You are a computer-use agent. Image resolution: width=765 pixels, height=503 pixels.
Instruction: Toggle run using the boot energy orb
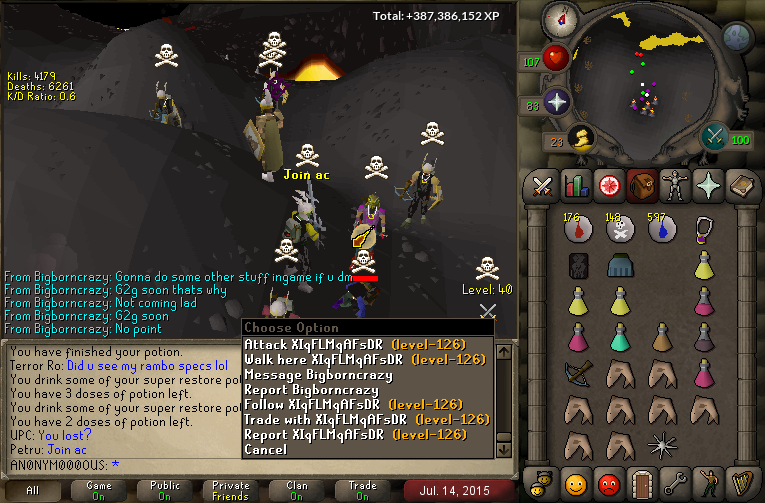pyautogui.click(x=578, y=136)
